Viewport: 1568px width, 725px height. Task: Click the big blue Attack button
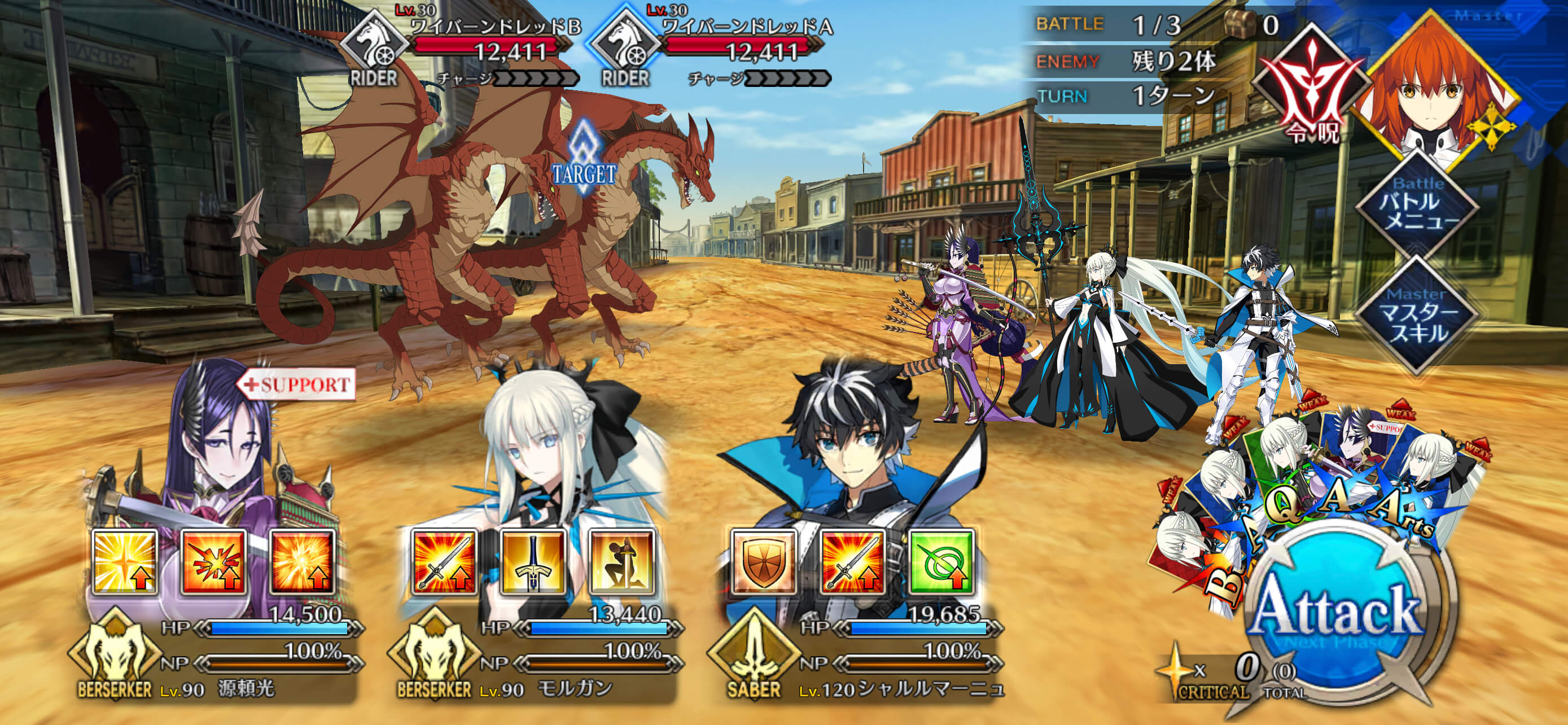pos(1337,616)
